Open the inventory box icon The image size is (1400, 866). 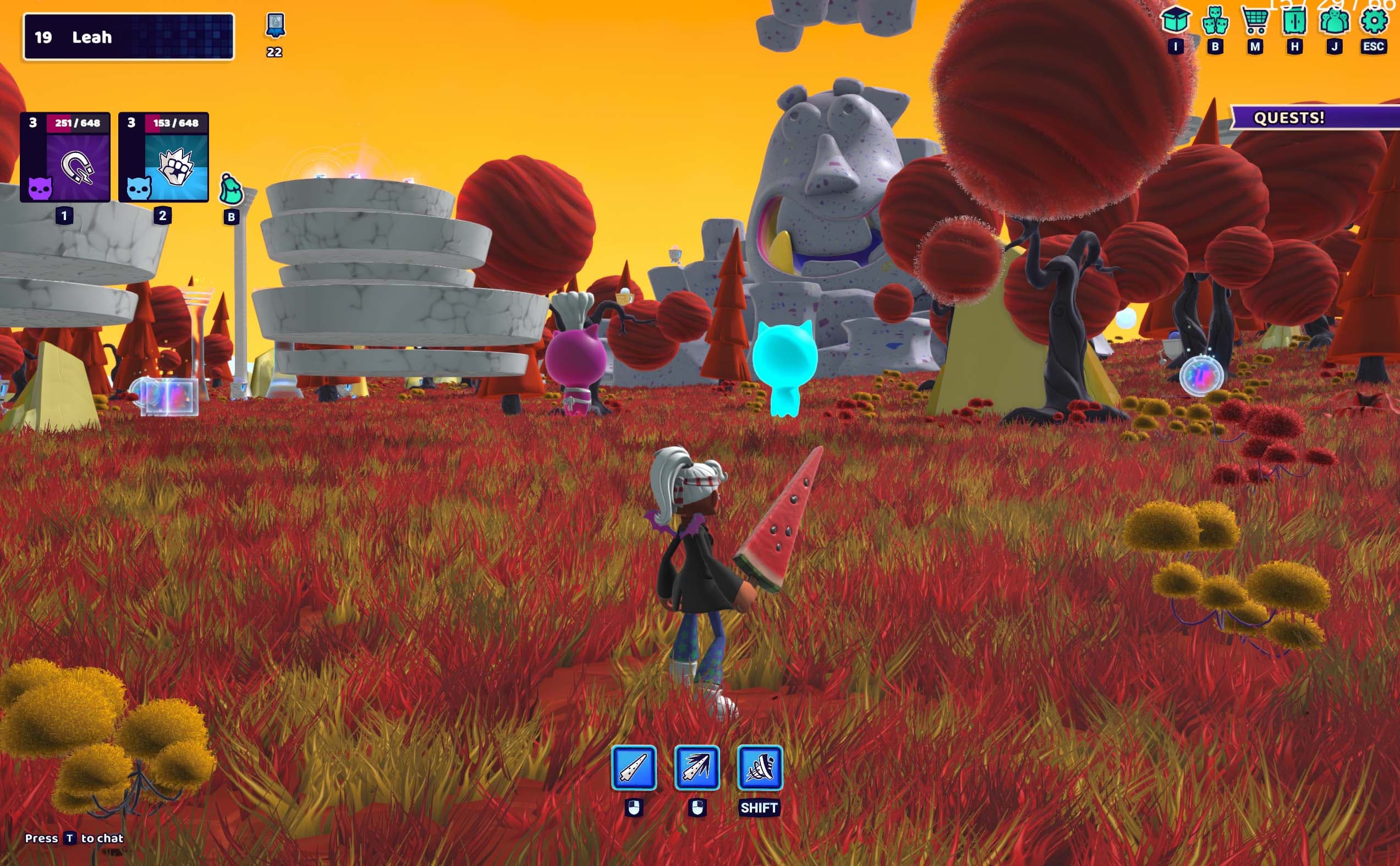[1175, 20]
